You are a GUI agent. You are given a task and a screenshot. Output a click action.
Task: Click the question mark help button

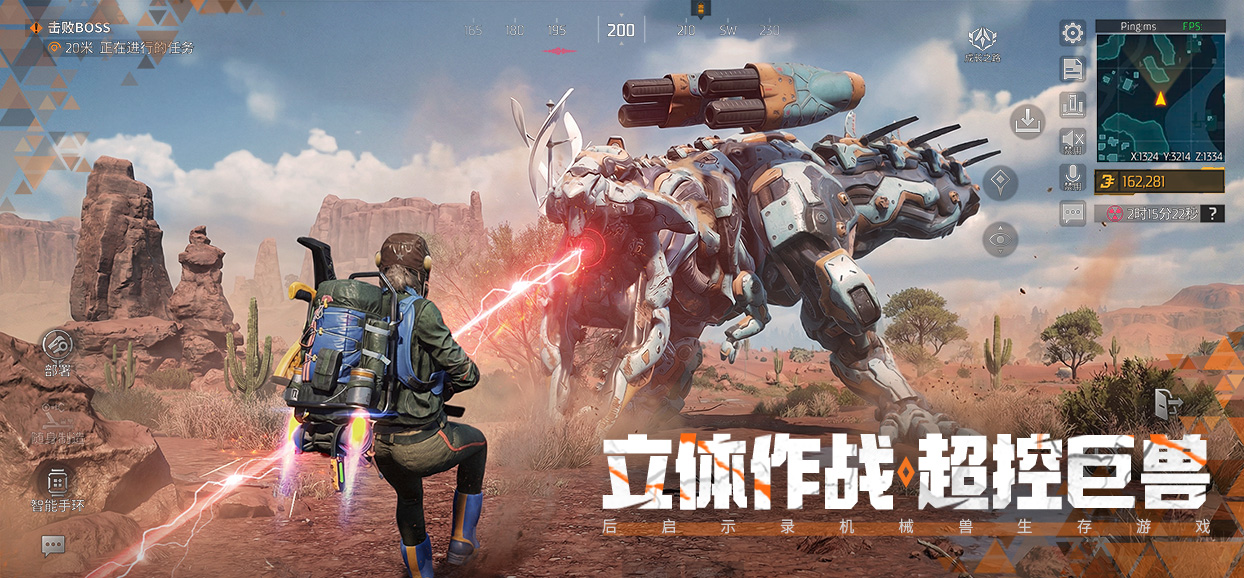coord(1213,213)
